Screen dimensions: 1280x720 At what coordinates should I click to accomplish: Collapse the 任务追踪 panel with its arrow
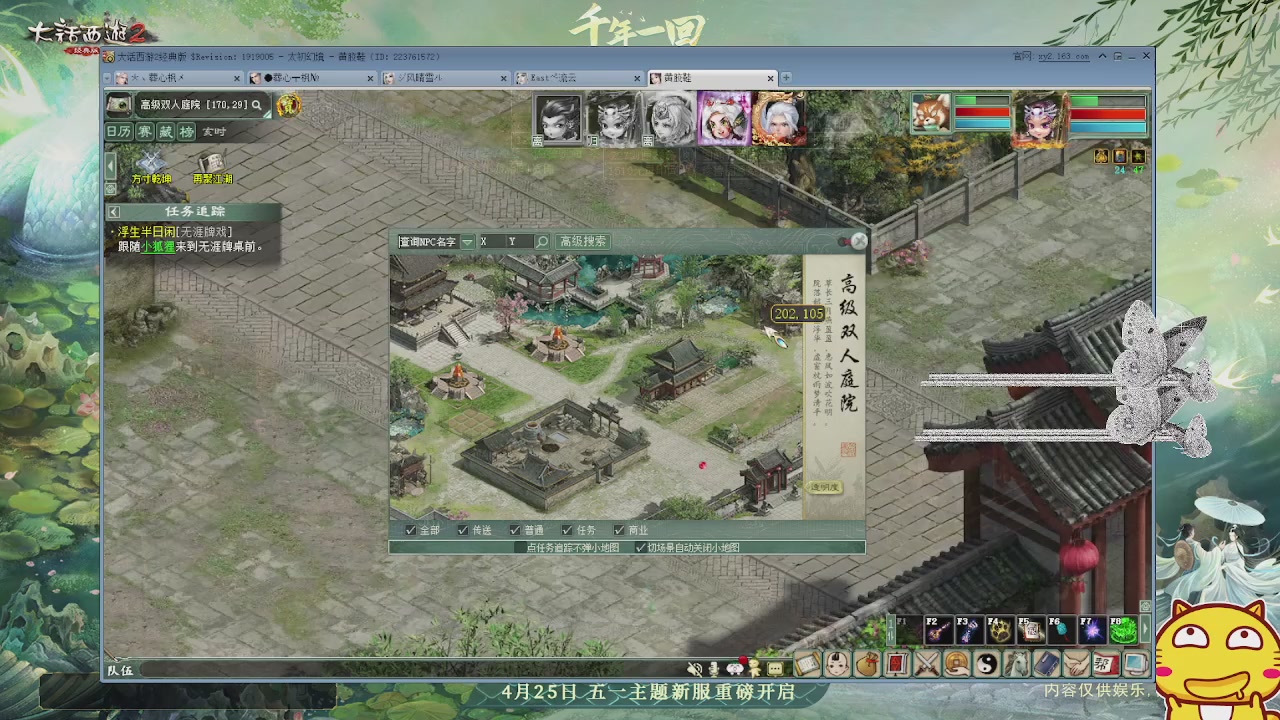click(113, 212)
